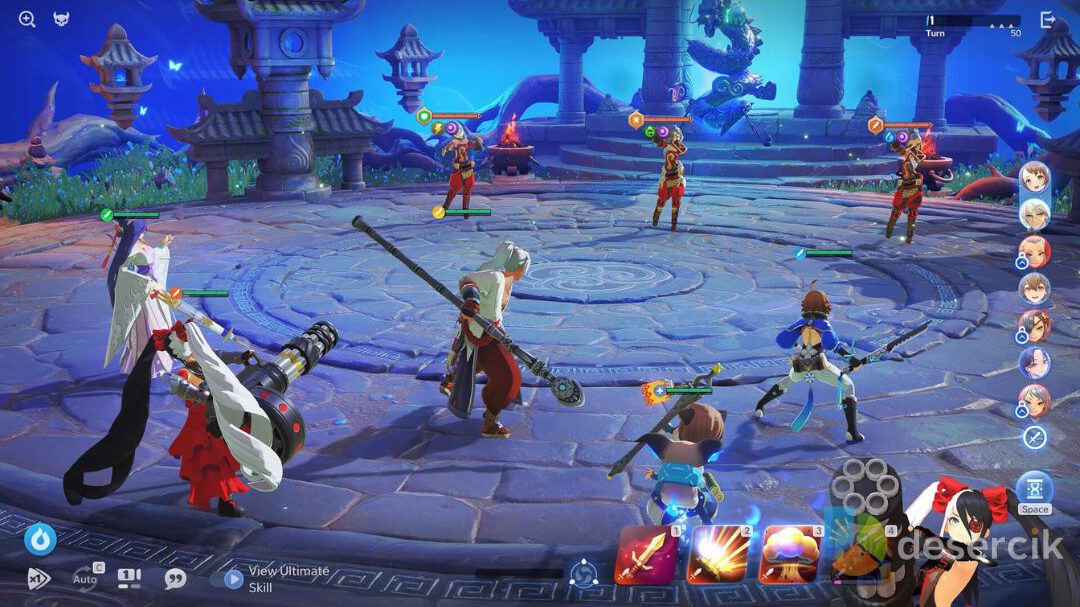Open the monster face icon next to magnifier
This screenshot has height=607, width=1080.
61,19
